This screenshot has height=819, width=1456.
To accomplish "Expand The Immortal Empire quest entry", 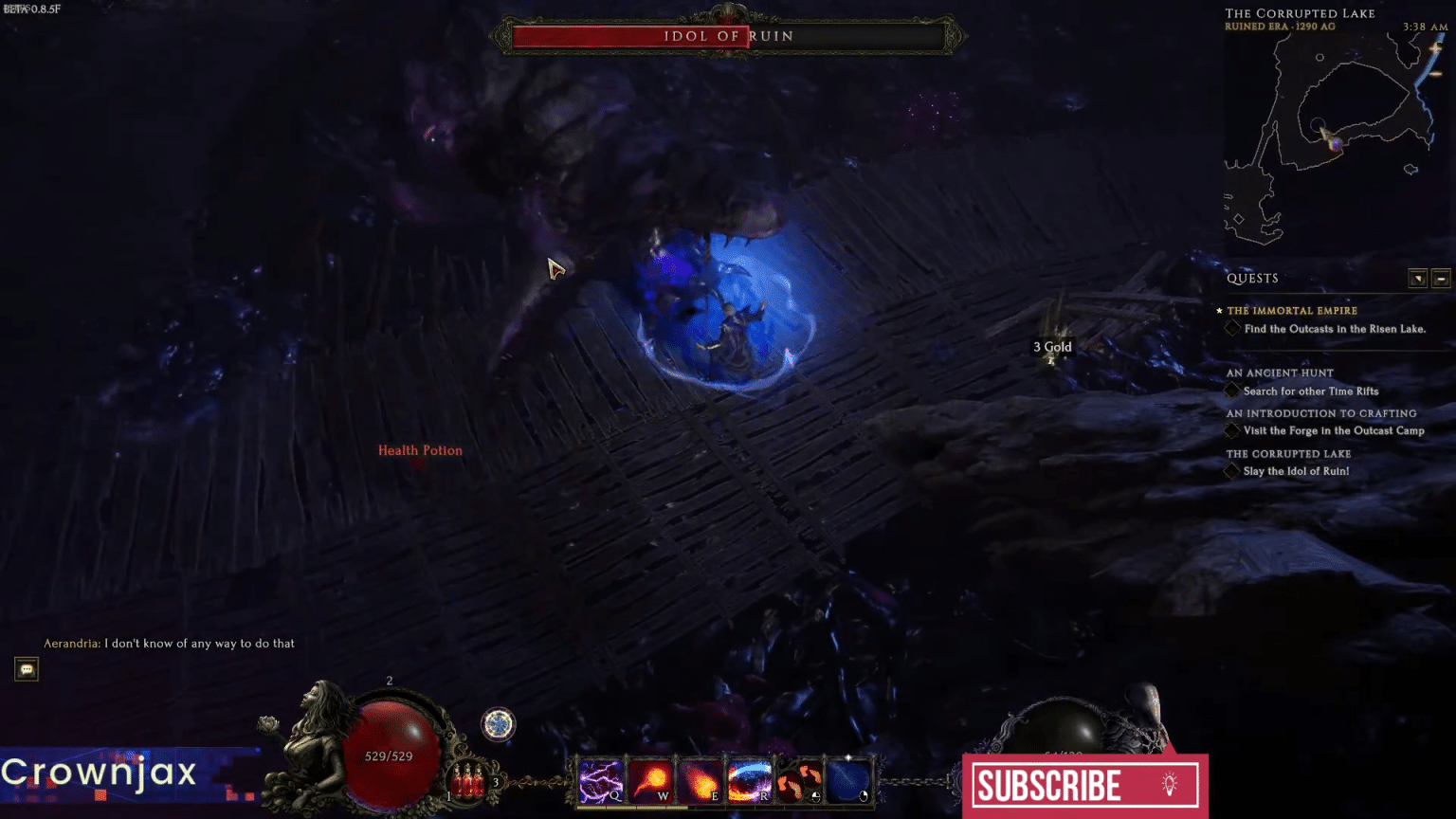I will [1291, 310].
